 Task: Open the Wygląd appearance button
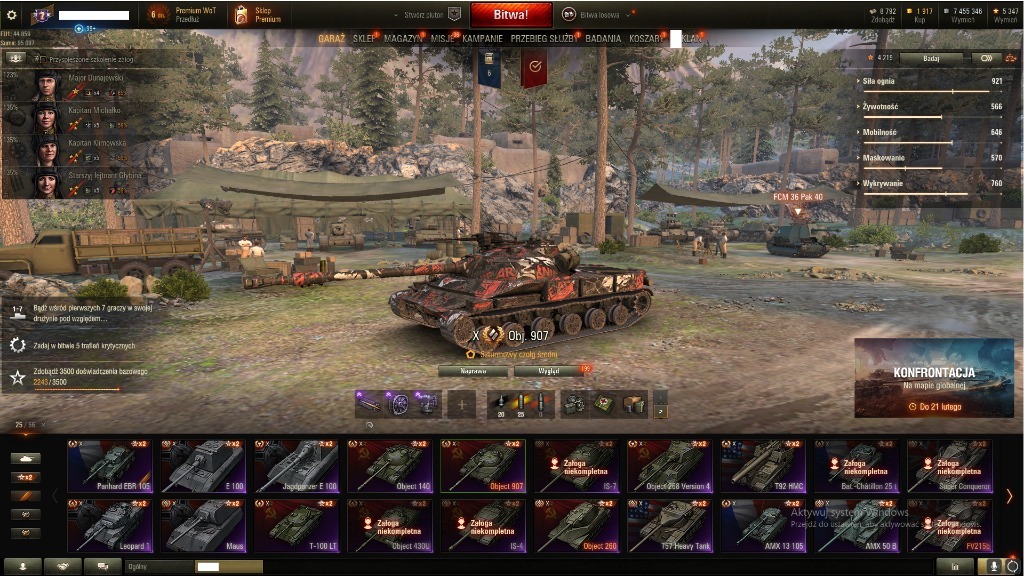pyautogui.click(x=549, y=371)
